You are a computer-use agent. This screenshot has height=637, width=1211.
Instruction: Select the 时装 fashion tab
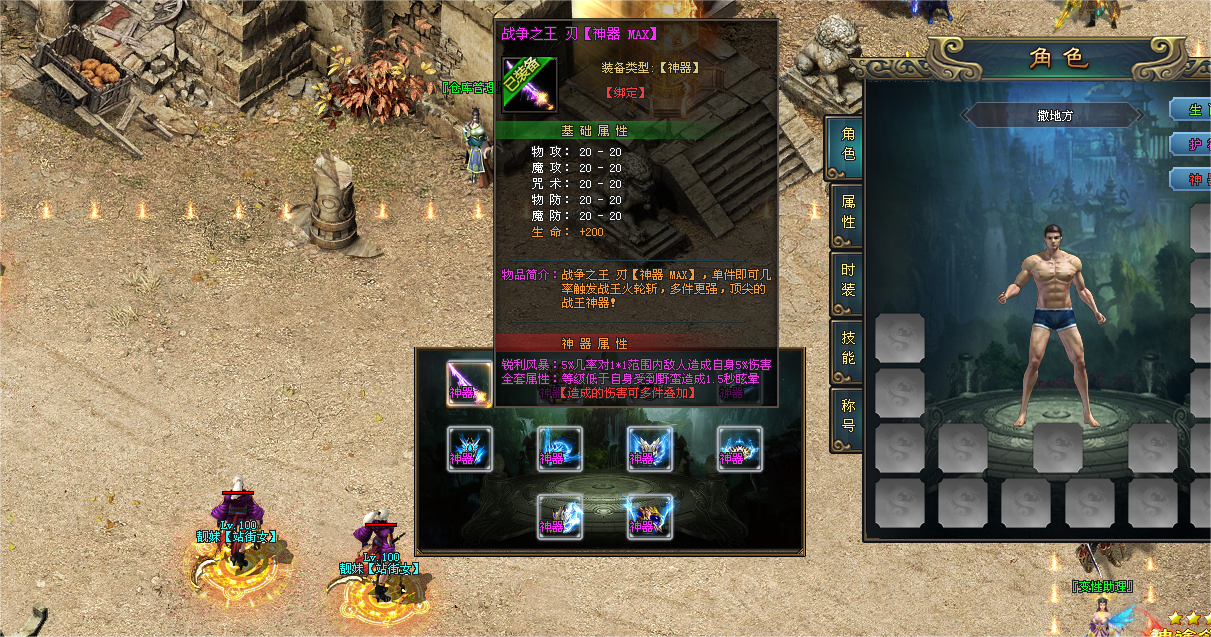pyautogui.click(x=846, y=281)
